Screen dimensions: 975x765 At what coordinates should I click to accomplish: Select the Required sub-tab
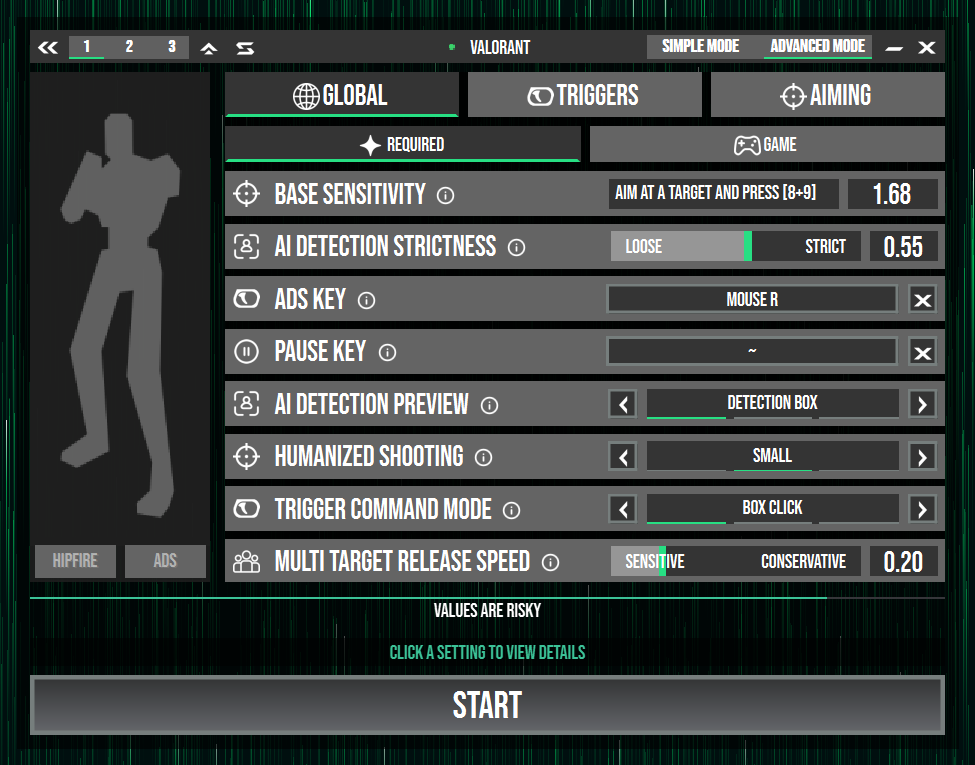tap(402, 145)
